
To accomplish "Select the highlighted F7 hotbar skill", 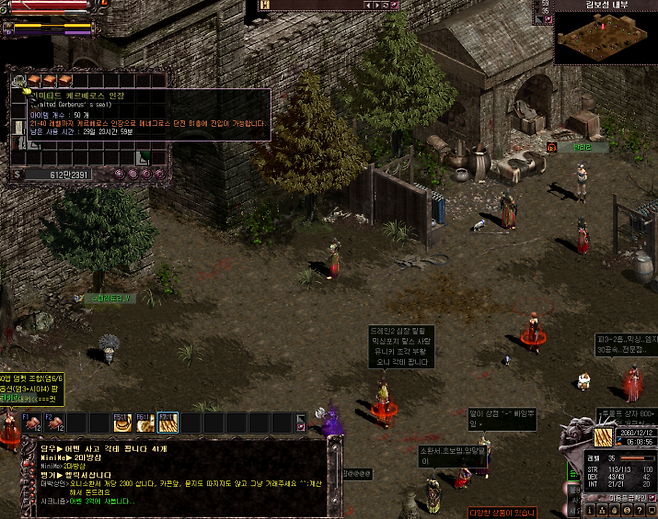I will tap(167, 423).
